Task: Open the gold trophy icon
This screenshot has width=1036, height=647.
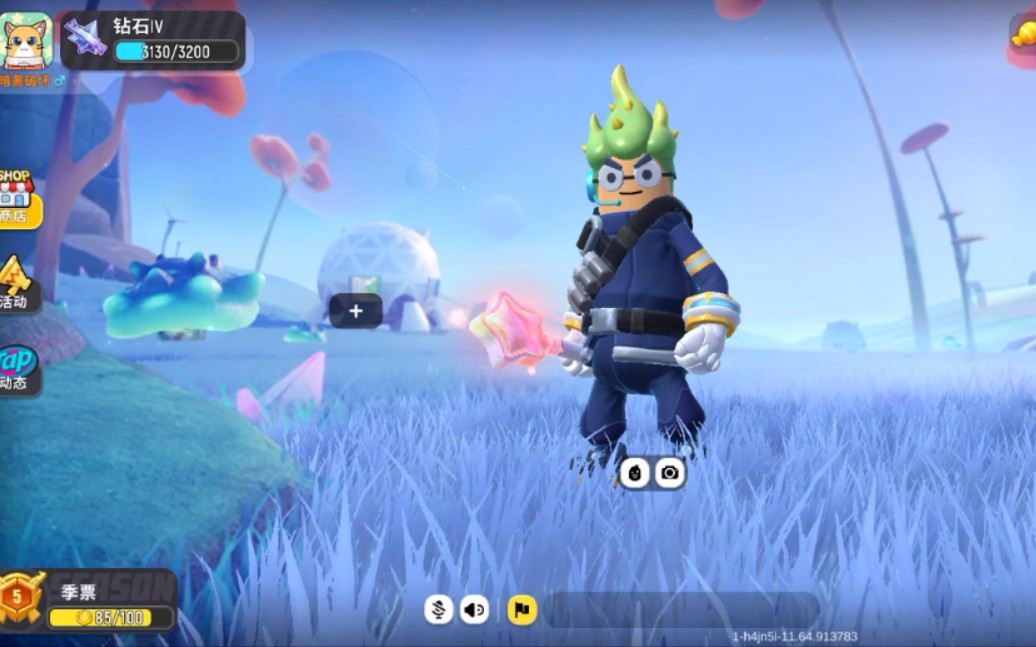Action: (x=1023, y=36)
